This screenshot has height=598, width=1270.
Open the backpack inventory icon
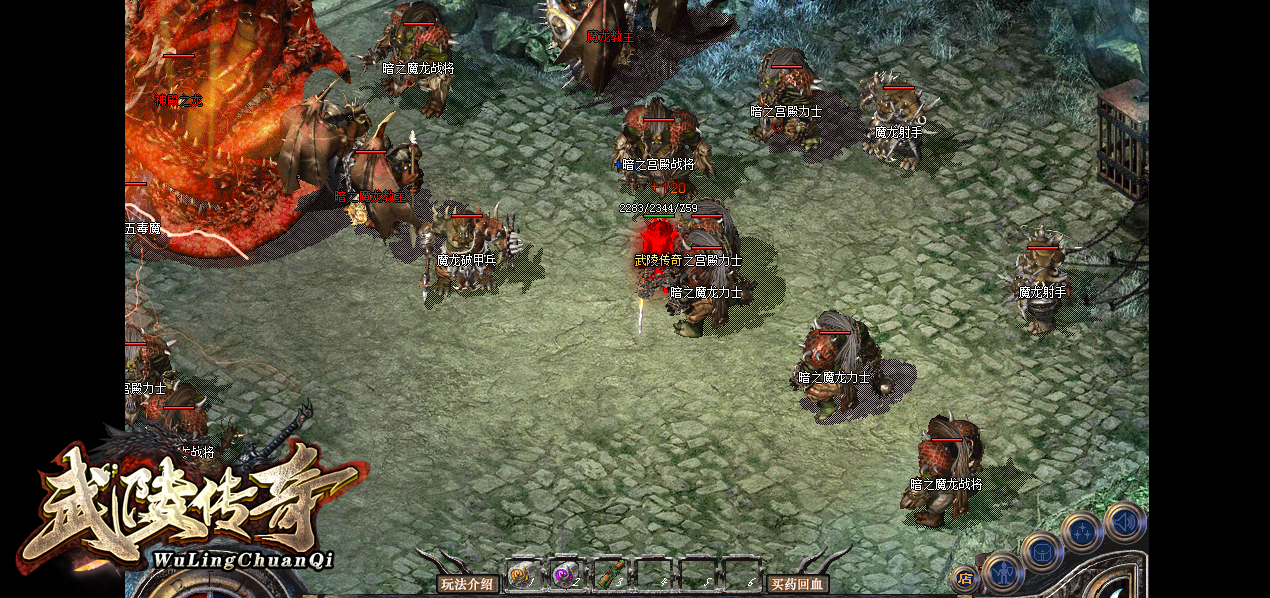click(x=1042, y=551)
